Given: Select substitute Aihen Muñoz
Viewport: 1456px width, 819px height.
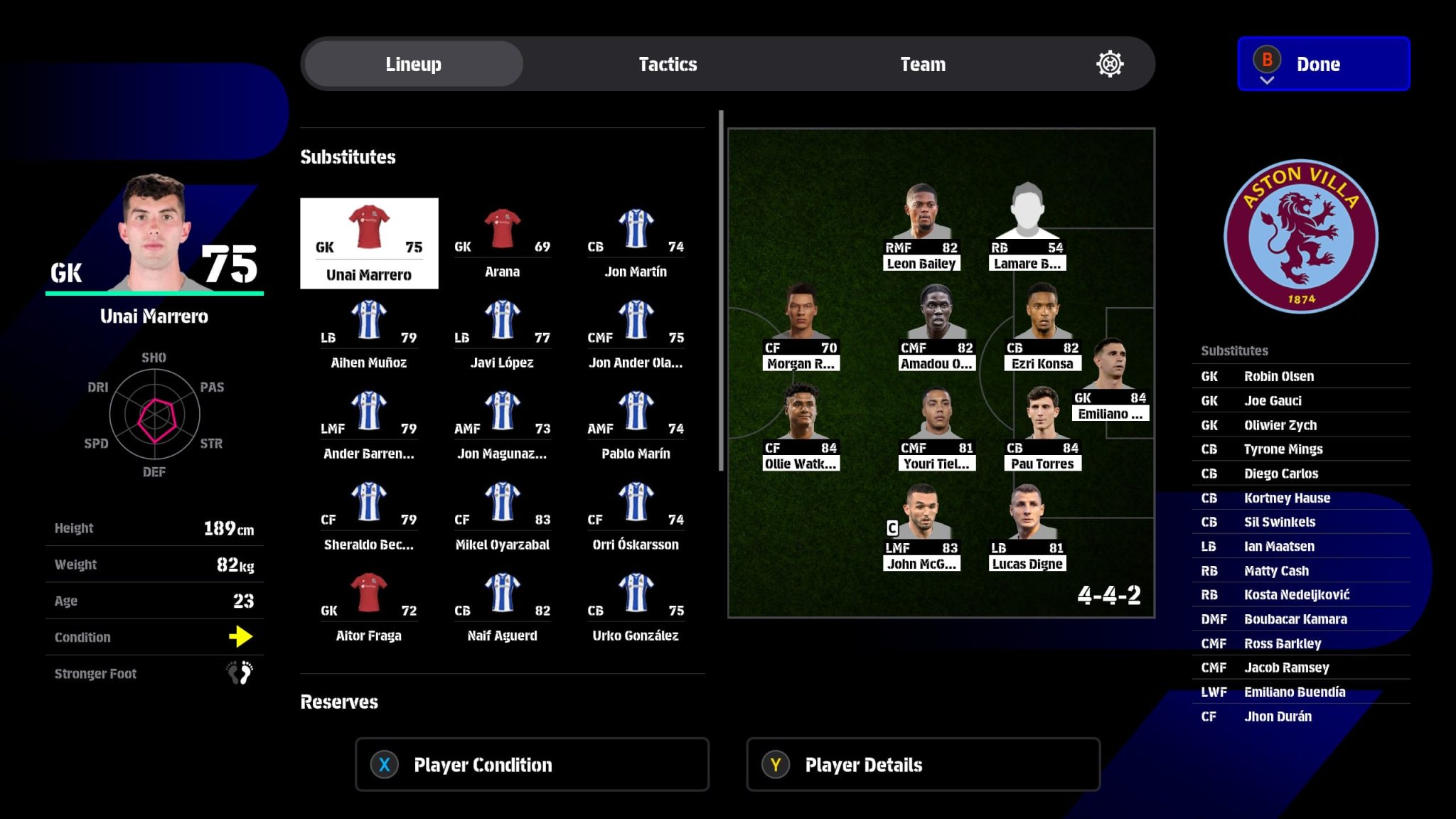Looking at the screenshot, I should tap(368, 333).
